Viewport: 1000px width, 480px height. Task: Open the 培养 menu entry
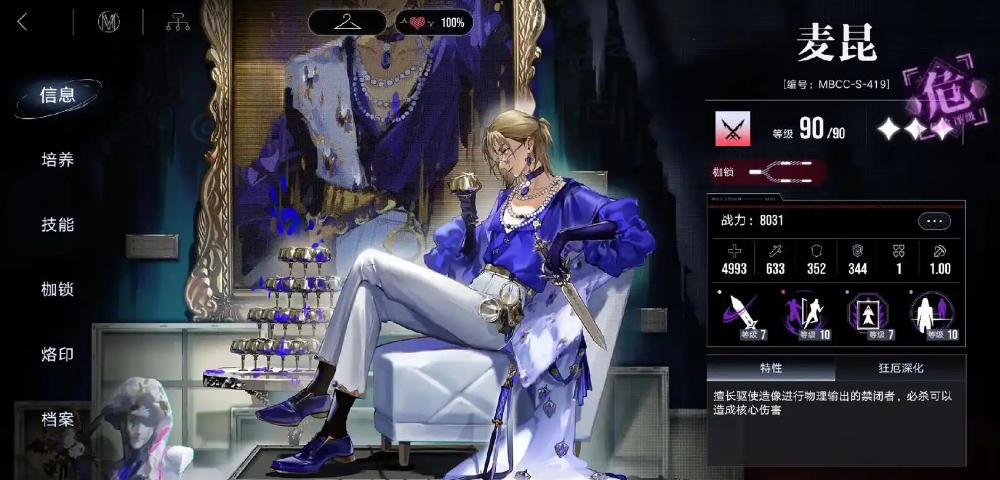pos(57,160)
